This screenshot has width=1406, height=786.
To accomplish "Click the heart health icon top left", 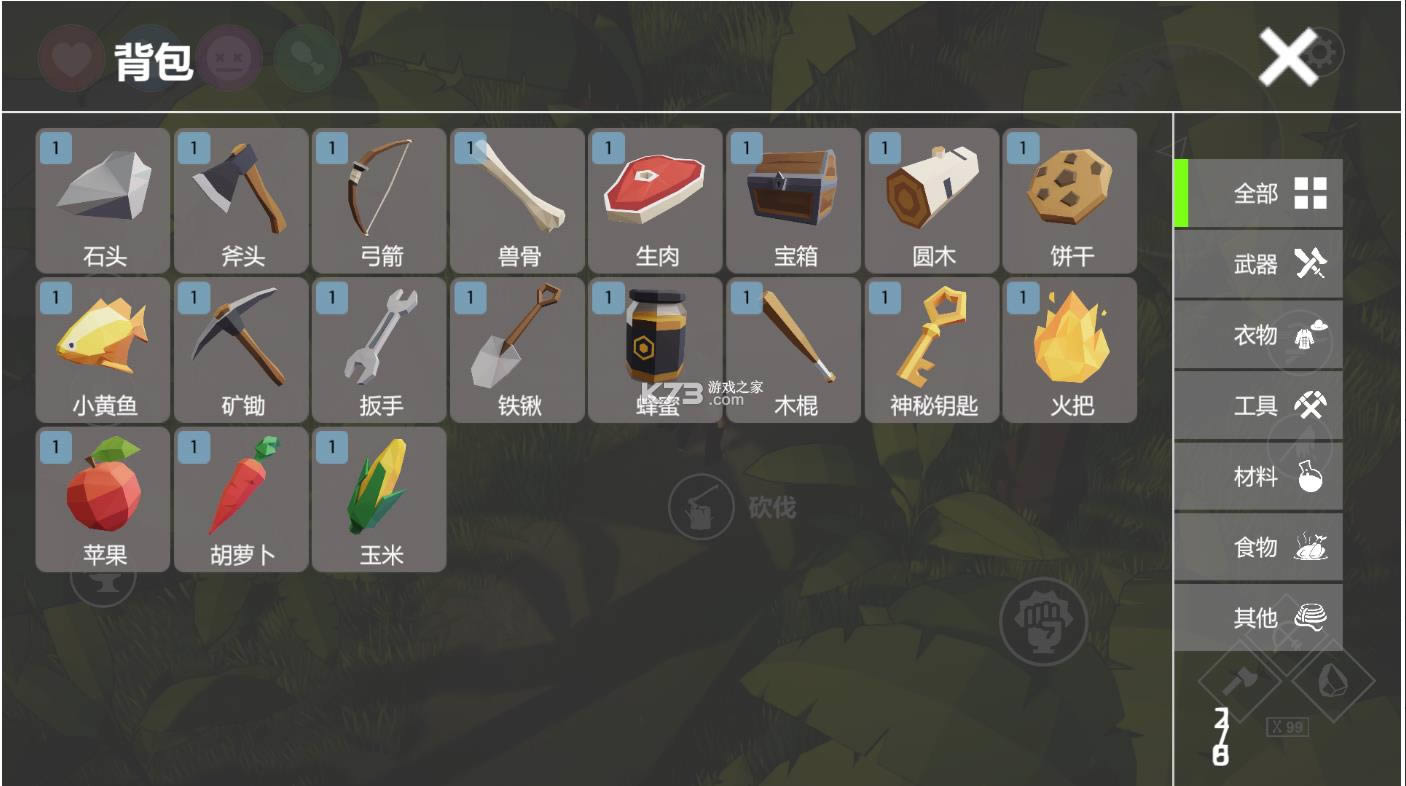I will point(70,58).
